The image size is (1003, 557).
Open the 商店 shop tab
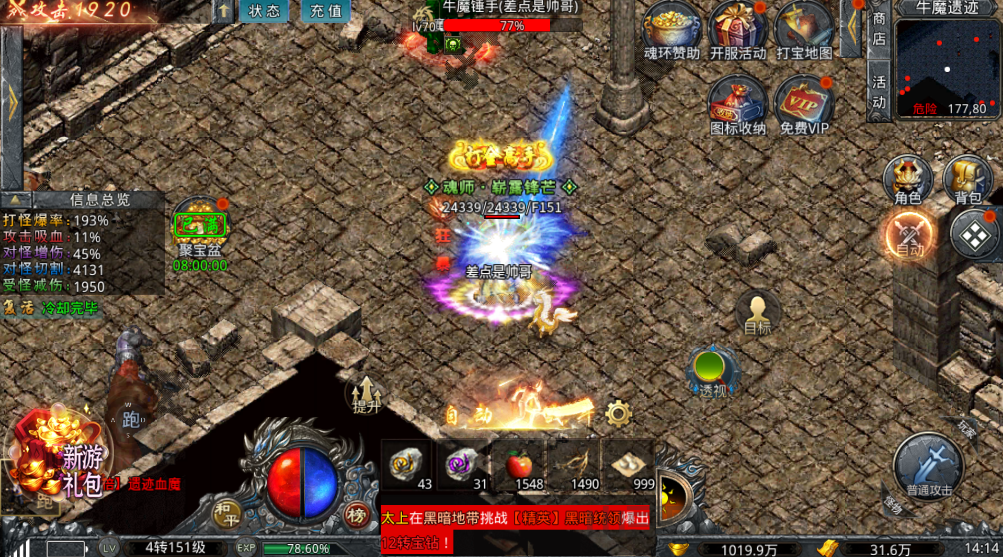coord(879,28)
